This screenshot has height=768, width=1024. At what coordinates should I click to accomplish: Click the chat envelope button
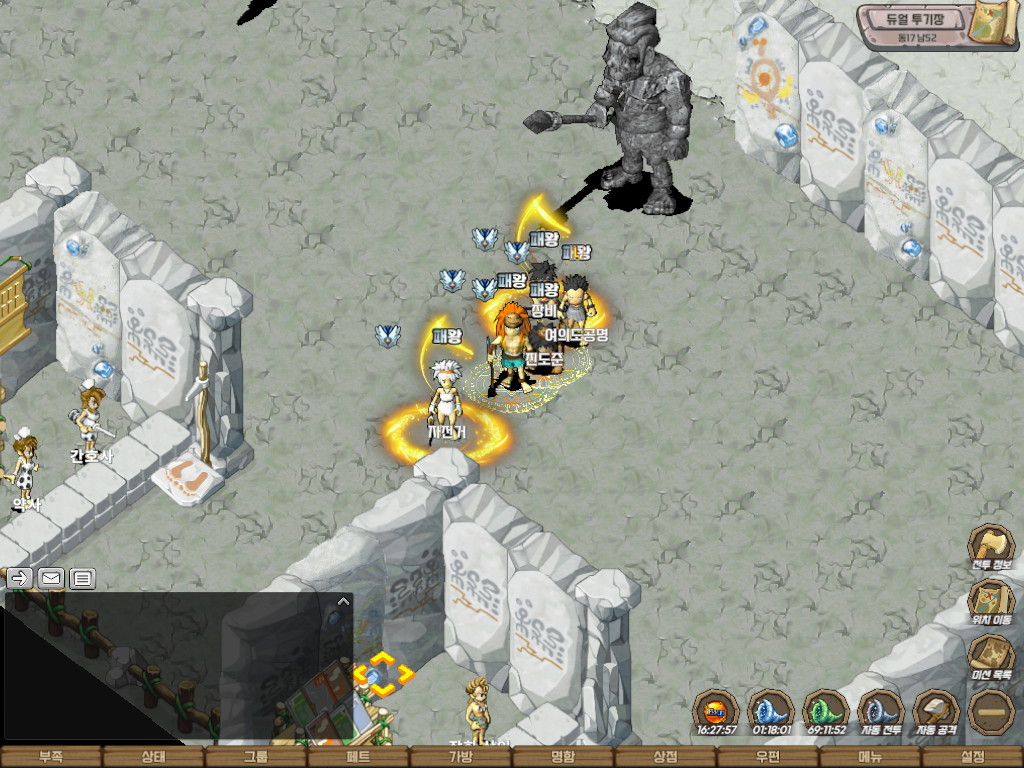(x=51, y=578)
